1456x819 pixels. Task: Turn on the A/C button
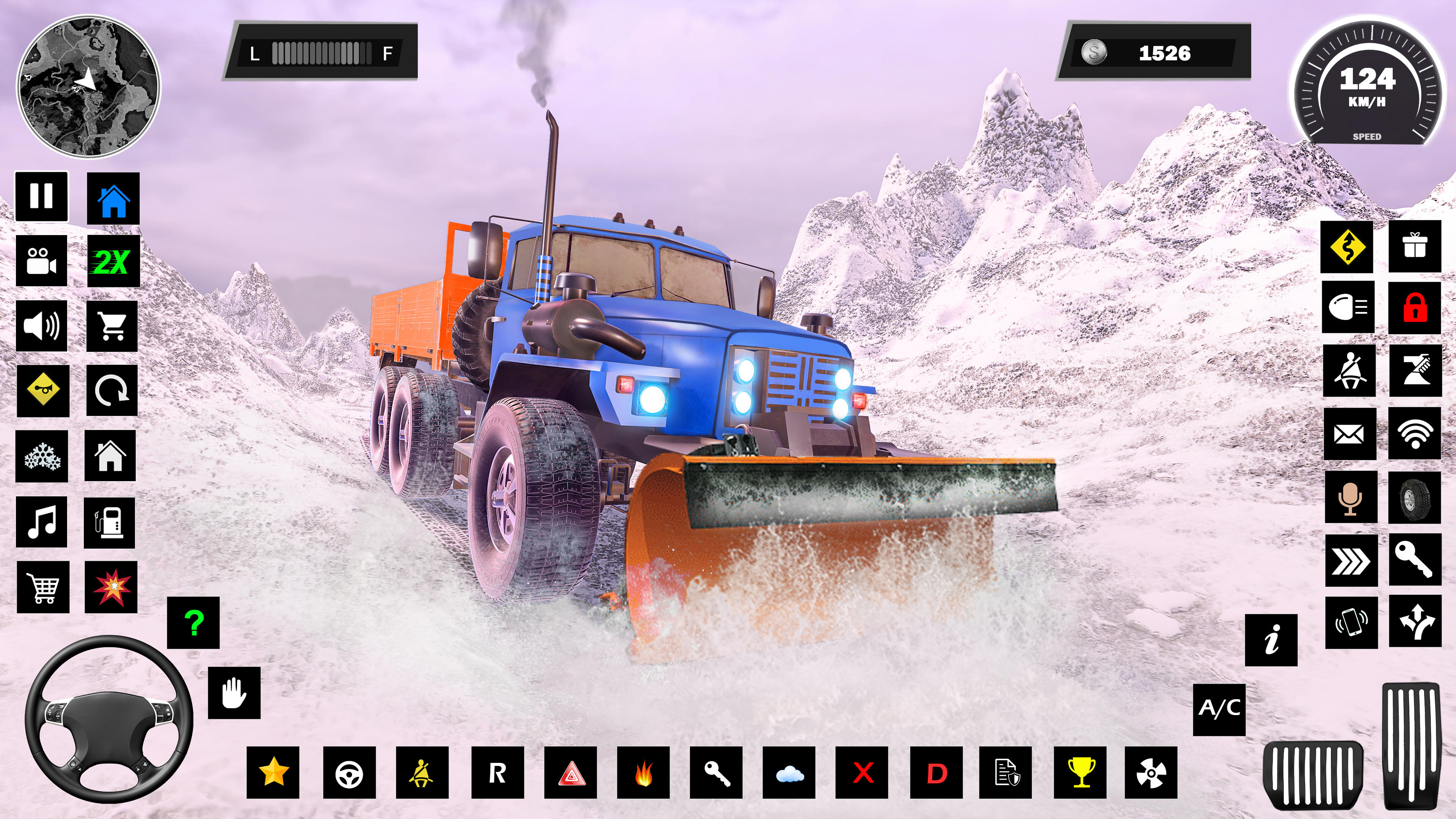click(1219, 709)
